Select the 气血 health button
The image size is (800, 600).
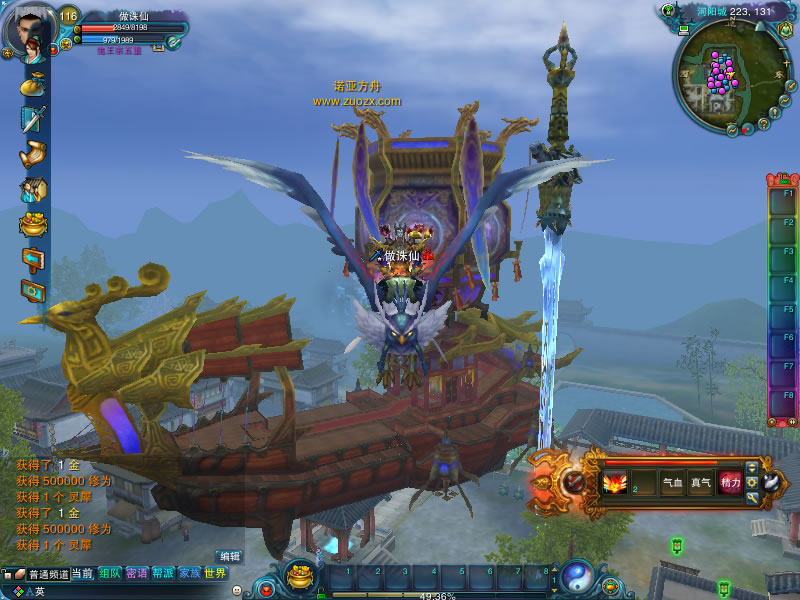(x=673, y=483)
